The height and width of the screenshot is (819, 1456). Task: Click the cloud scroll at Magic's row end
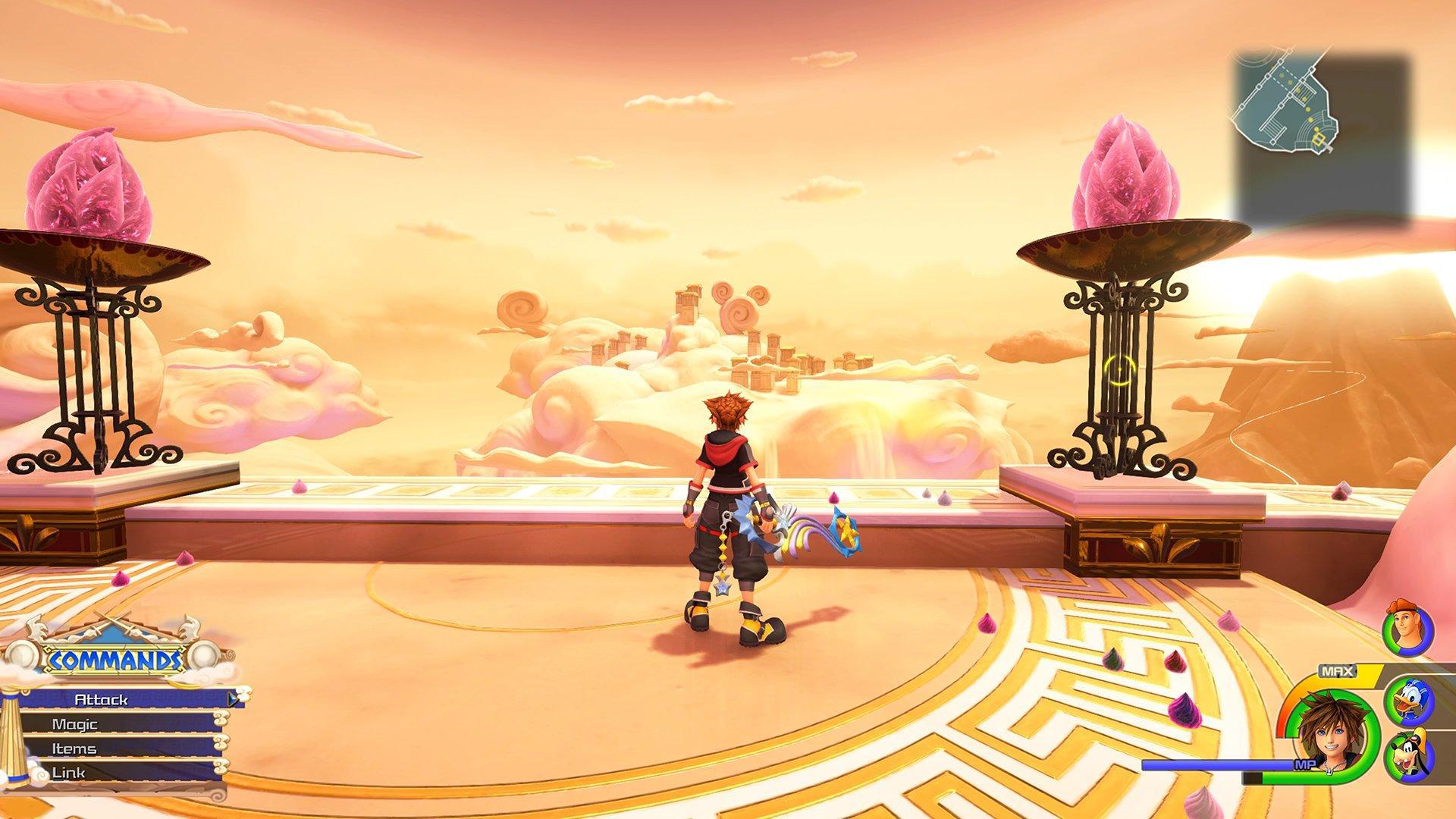(221, 719)
